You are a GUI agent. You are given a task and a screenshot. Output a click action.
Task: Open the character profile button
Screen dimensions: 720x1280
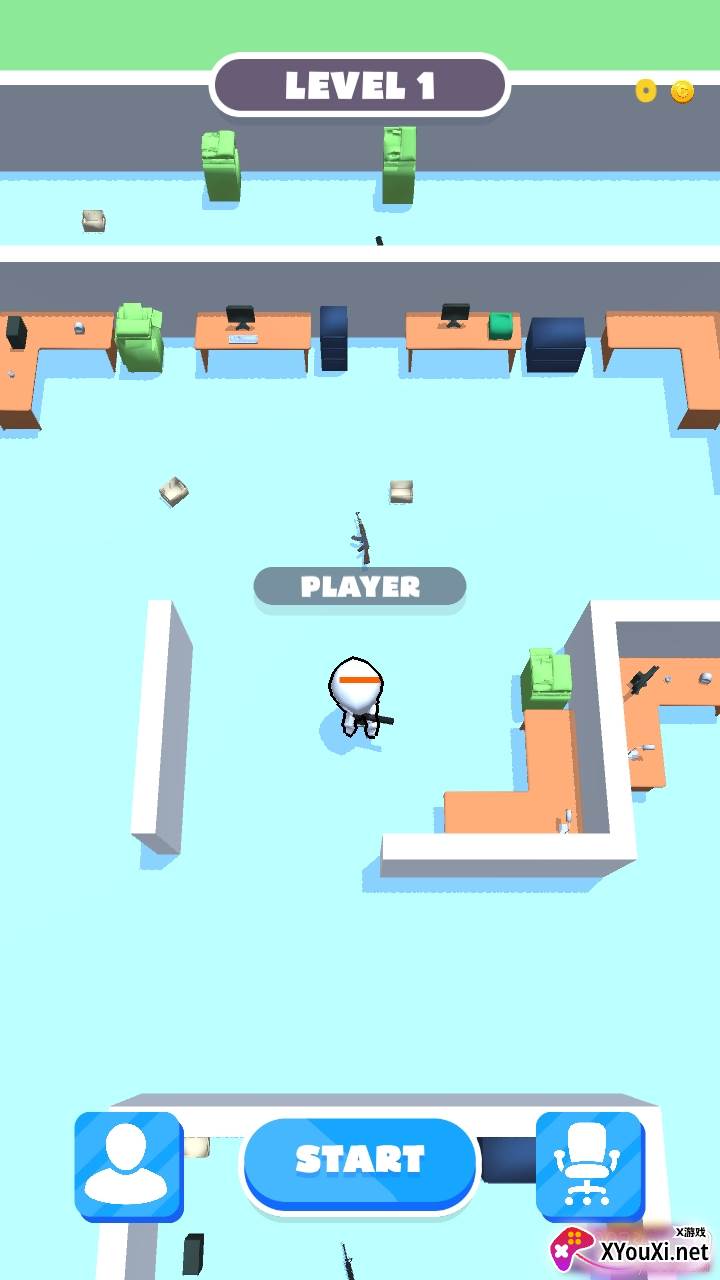[128, 1165]
